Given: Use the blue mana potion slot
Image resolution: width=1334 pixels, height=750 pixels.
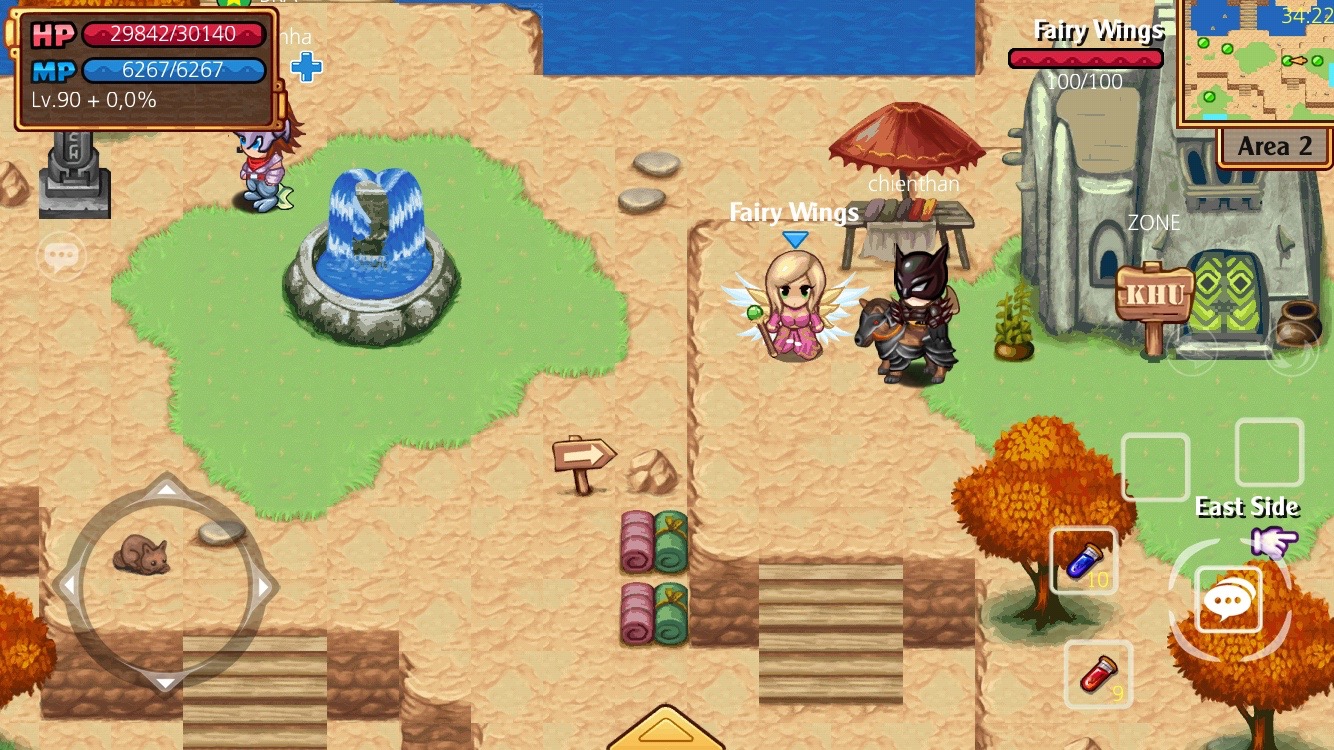Looking at the screenshot, I should (1083, 561).
